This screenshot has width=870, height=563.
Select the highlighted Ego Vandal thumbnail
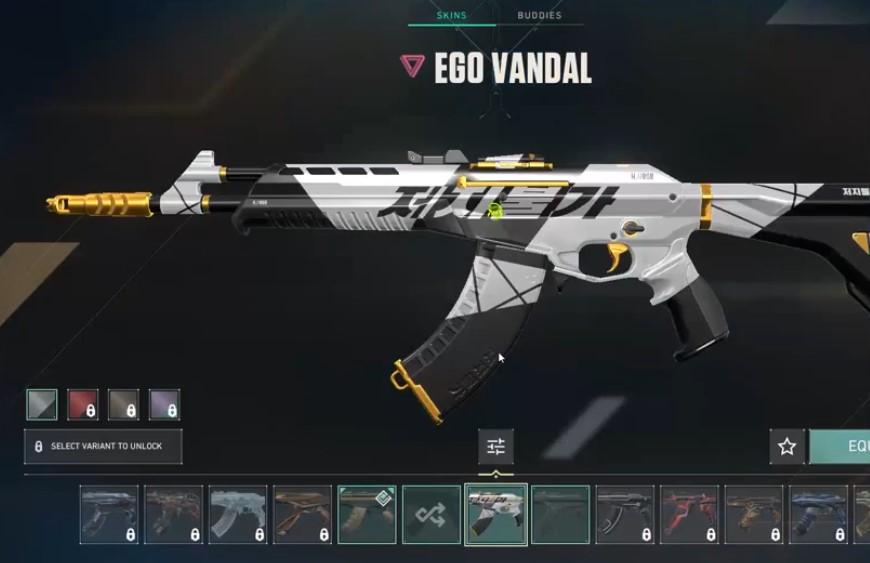496,515
